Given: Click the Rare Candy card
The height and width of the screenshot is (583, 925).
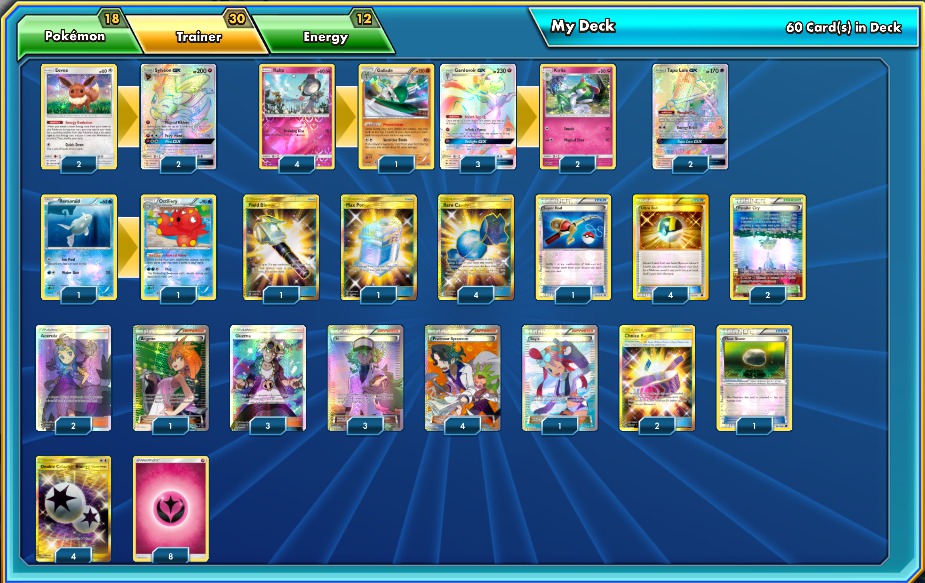Looking at the screenshot, I should [x=476, y=244].
